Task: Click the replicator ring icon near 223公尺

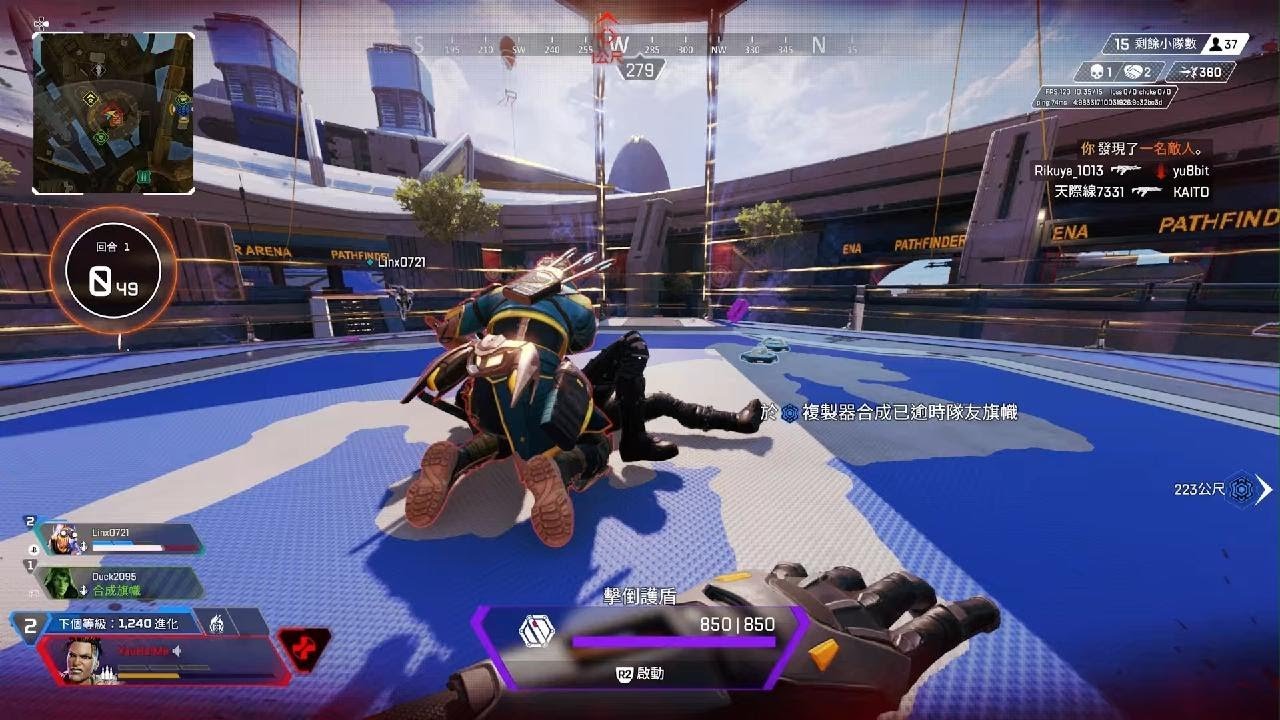Action: 1242,488
